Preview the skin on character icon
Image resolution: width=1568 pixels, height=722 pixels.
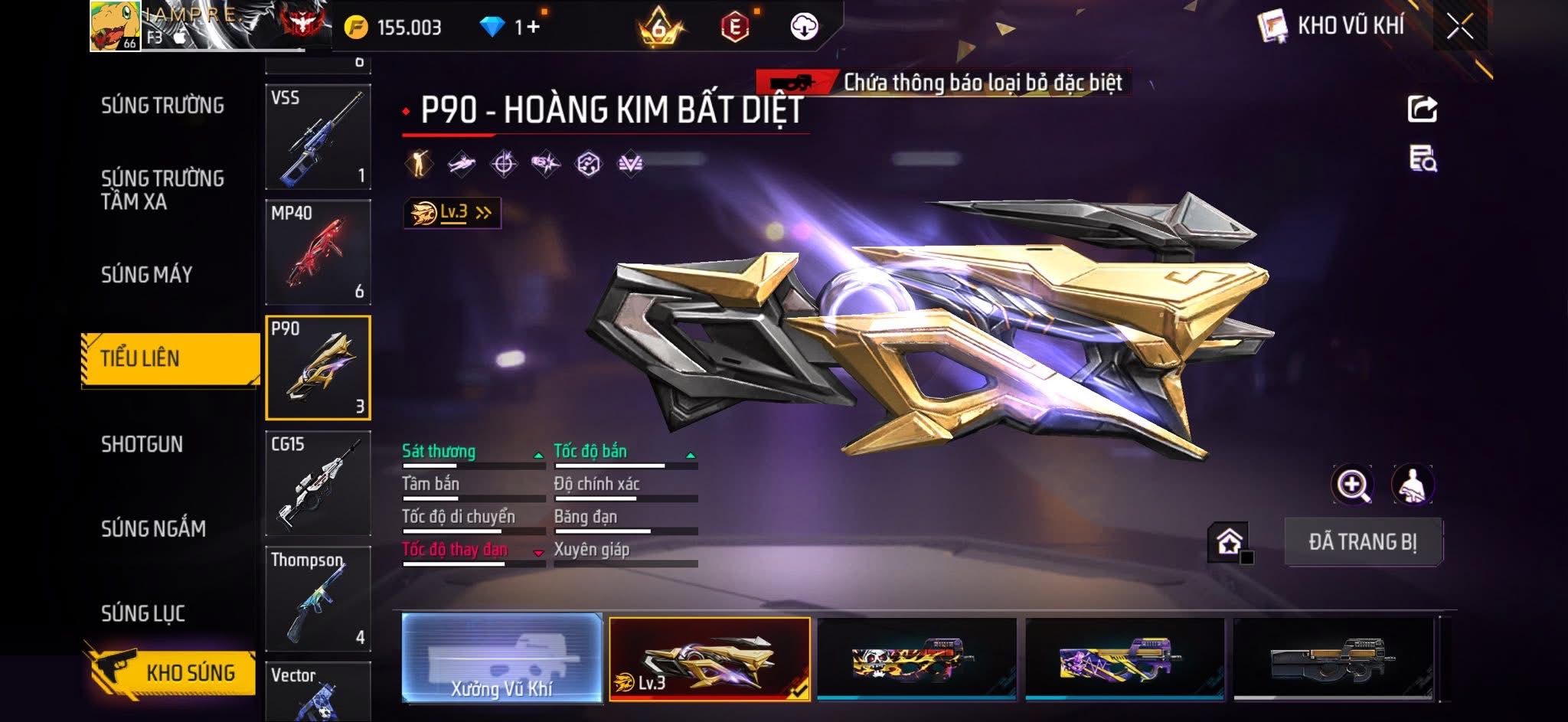click(1413, 485)
